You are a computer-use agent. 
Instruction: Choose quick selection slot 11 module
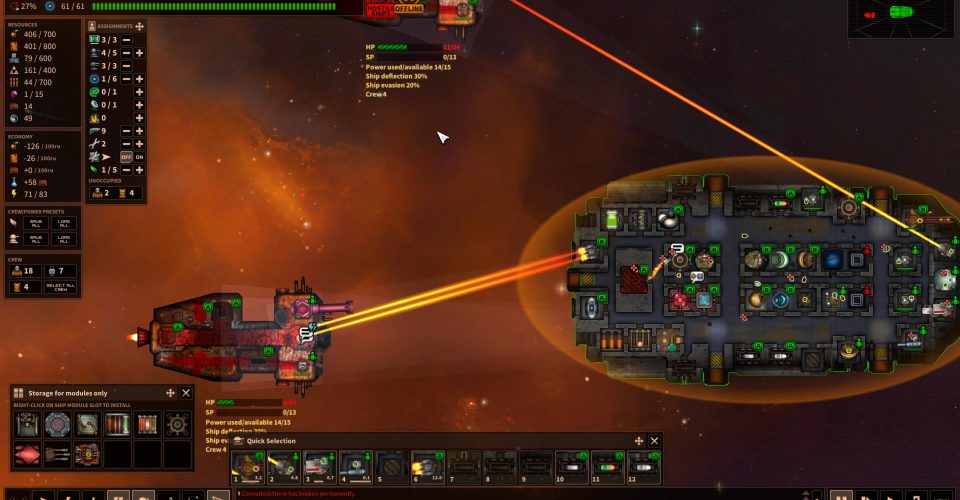coord(607,465)
